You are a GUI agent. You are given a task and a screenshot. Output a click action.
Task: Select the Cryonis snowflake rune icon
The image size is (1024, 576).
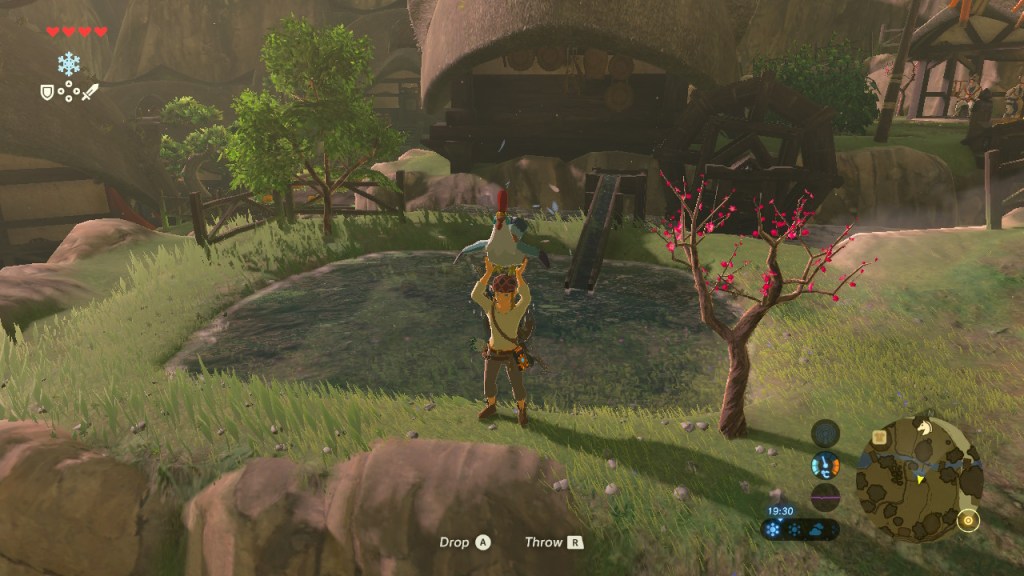(69, 63)
